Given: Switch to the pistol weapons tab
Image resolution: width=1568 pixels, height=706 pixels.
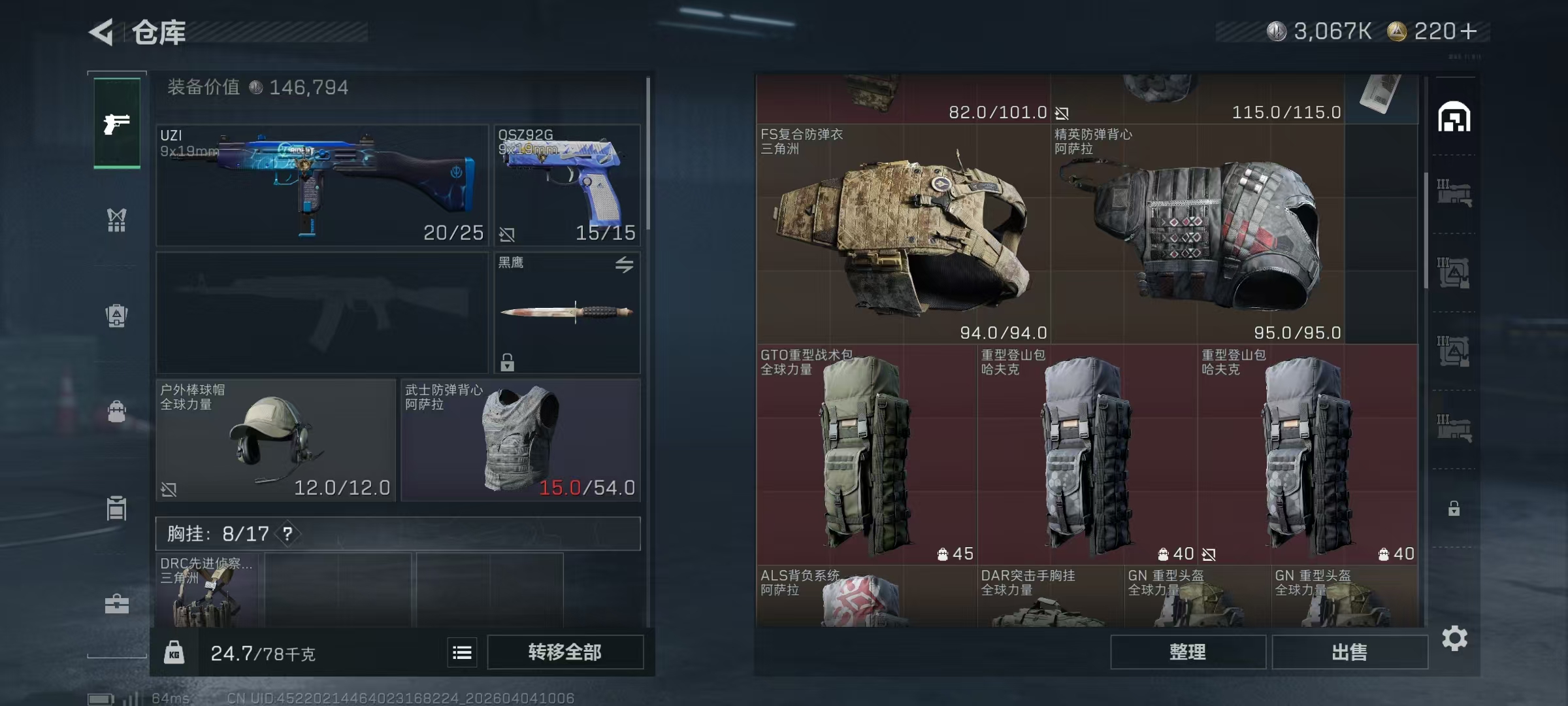Looking at the screenshot, I should point(117,123).
